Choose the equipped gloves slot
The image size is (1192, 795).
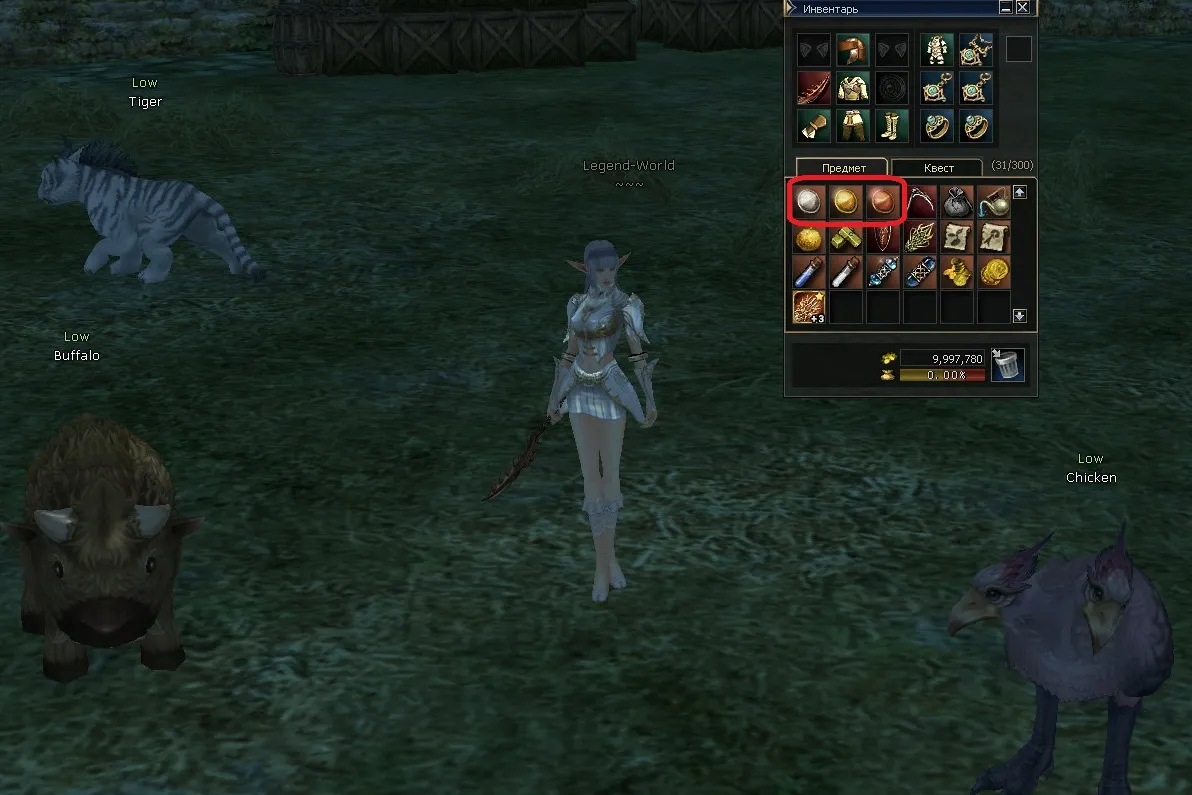pos(813,126)
